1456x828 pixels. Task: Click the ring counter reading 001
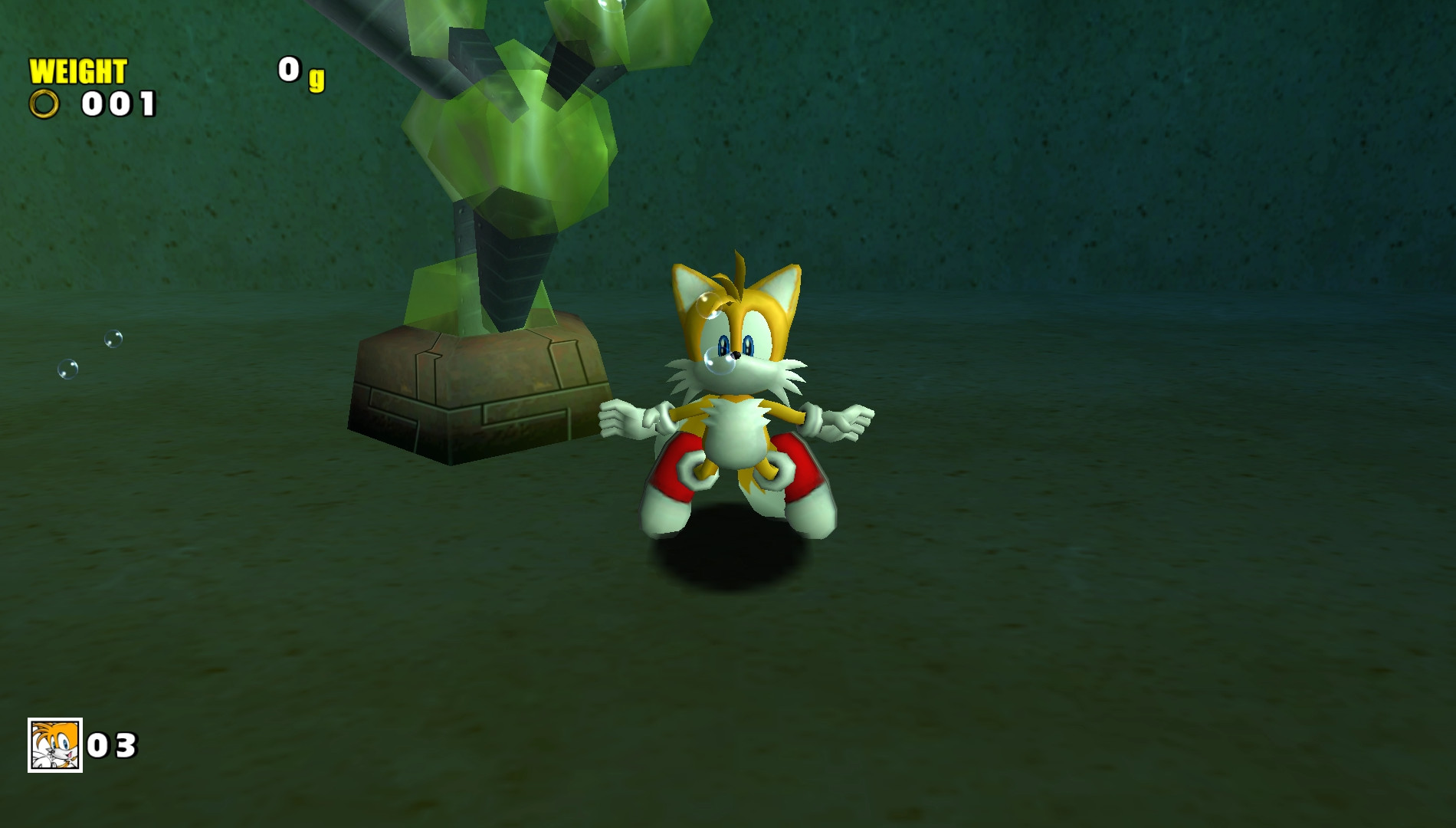(119, 105)
